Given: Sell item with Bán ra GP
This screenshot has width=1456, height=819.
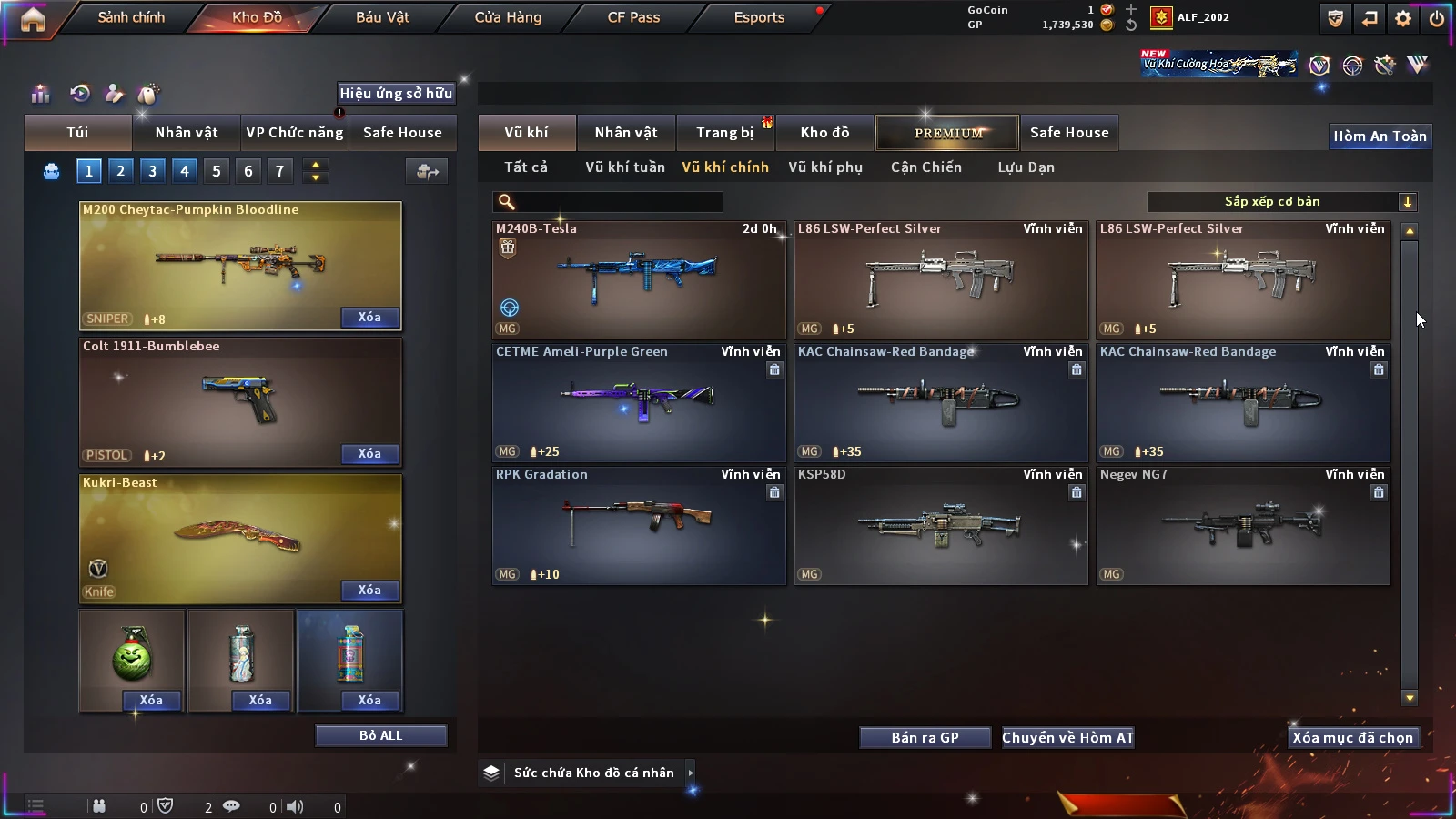Looking at the screenshot, I should coord(925,738).
